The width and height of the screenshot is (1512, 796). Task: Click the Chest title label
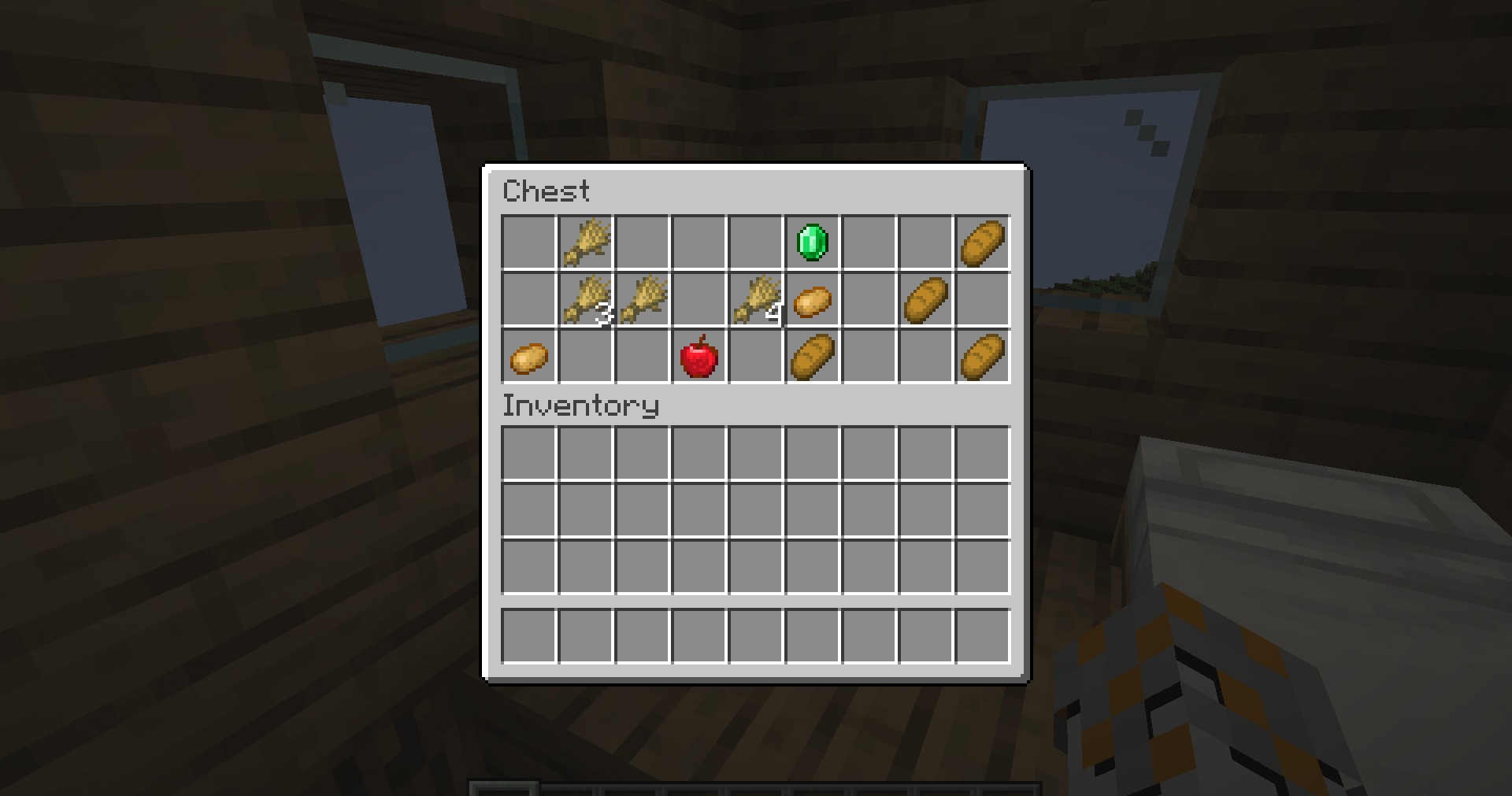tap(549, 191)
